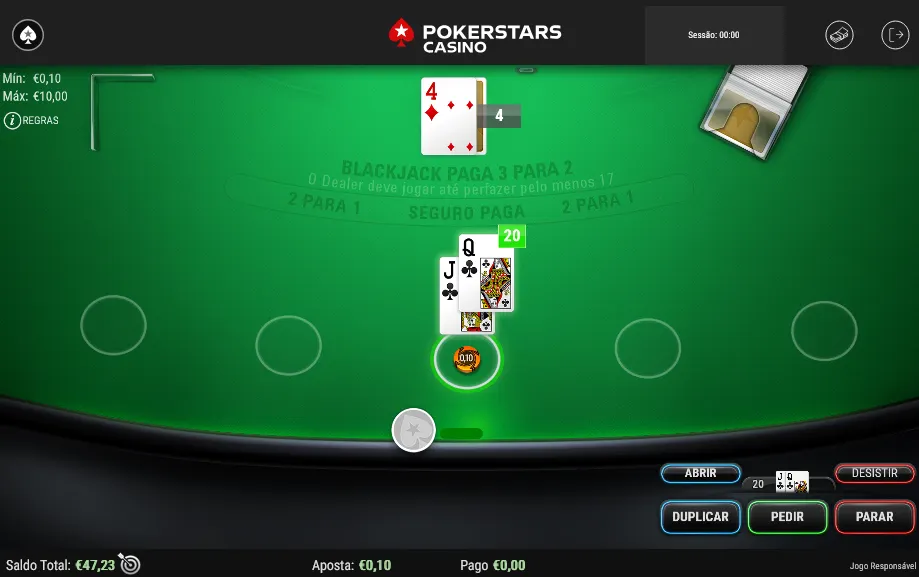Image resolution: width=919 pixels, height=577 pixels.
Task: Surrender the hand with DESISTIR
Action: pos(874,473)
